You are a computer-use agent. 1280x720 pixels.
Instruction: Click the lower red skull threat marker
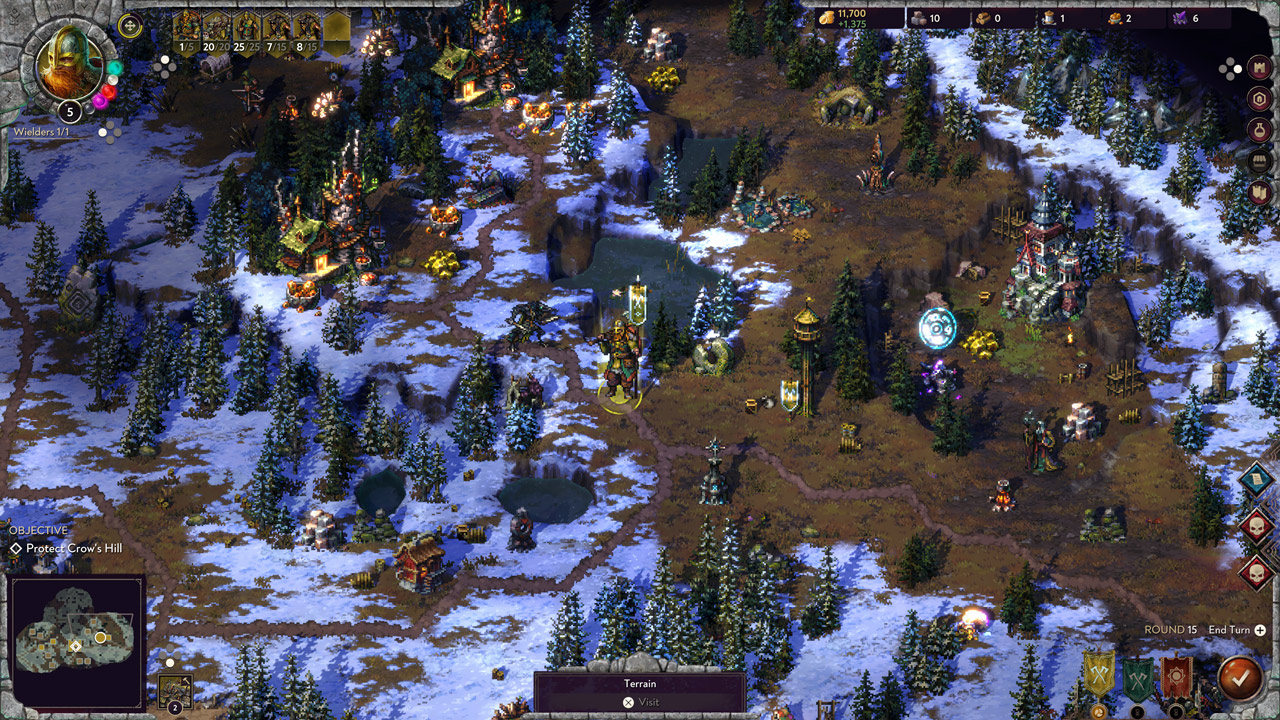[1257, 573]
